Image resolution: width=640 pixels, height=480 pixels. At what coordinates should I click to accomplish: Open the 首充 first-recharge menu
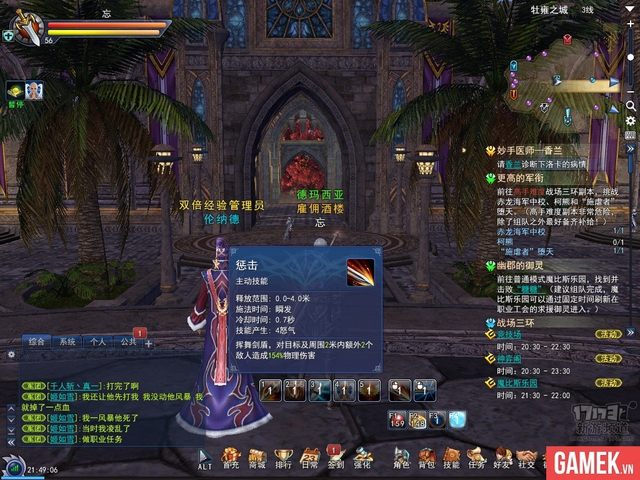[x=231, y=456]
